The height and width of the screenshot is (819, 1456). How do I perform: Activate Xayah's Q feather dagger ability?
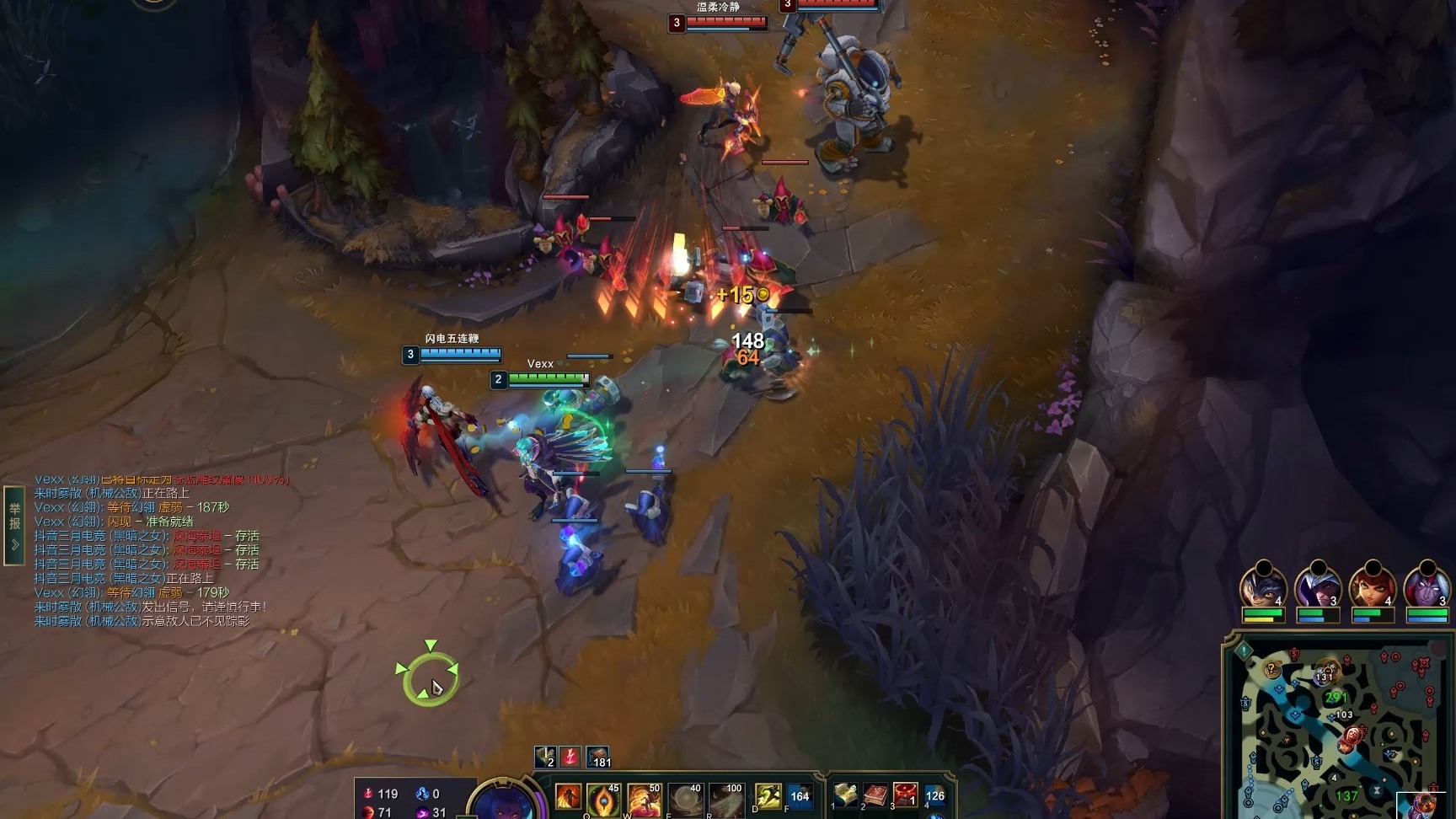click(603, 799)
